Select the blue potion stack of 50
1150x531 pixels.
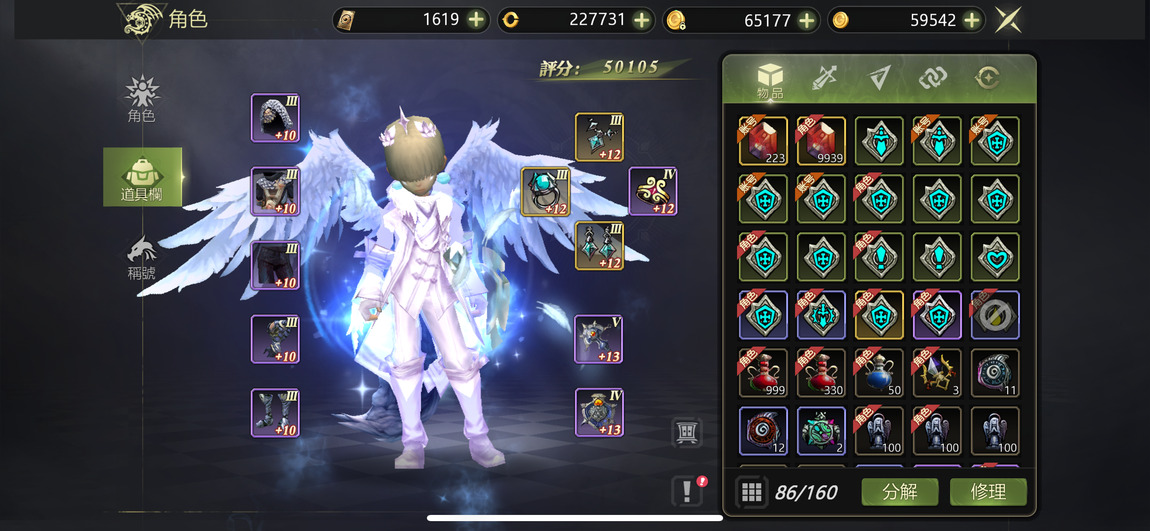point(879,373)
